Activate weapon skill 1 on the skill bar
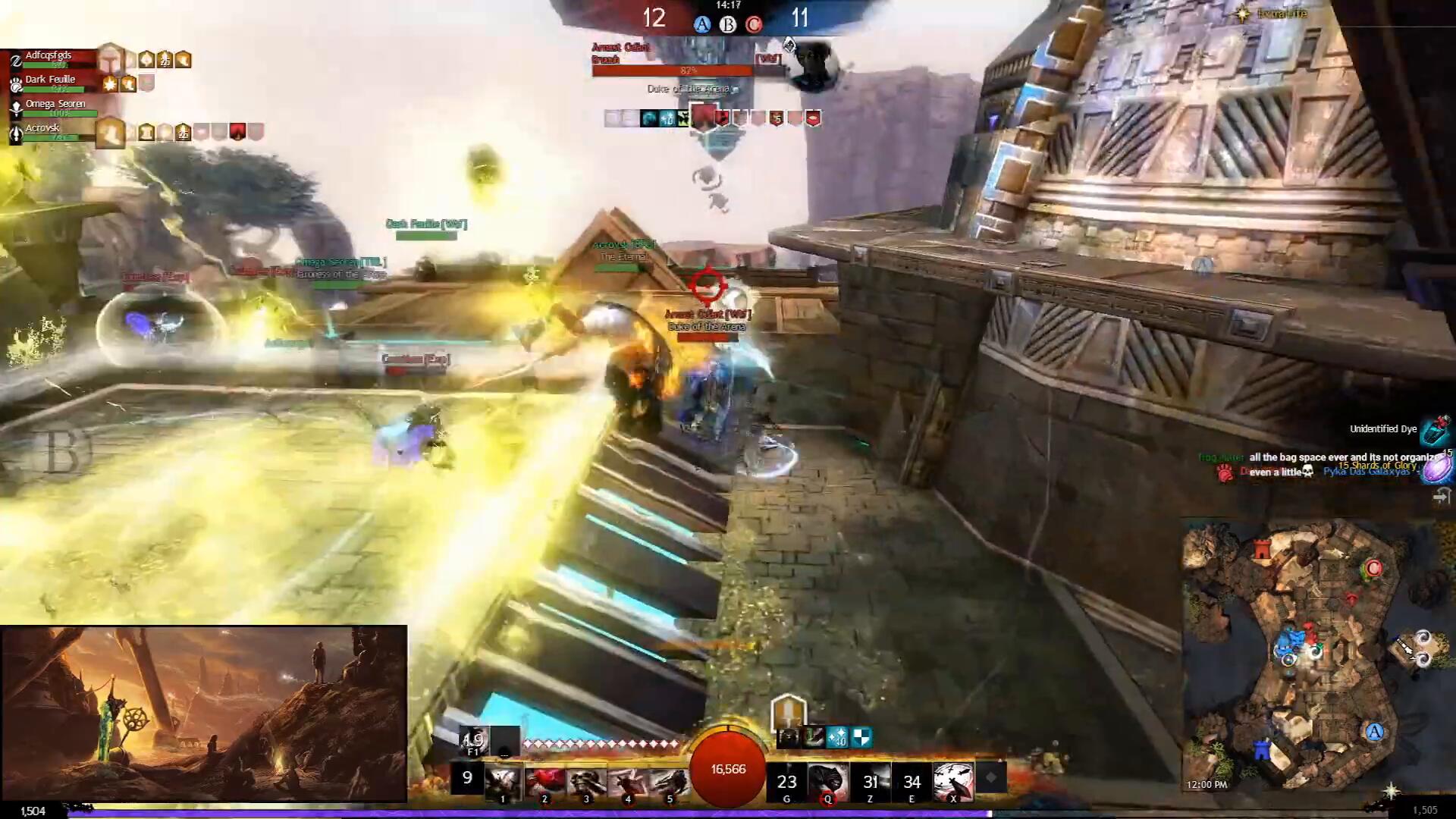Viewport: 1456px width, 819px height. 502,782
